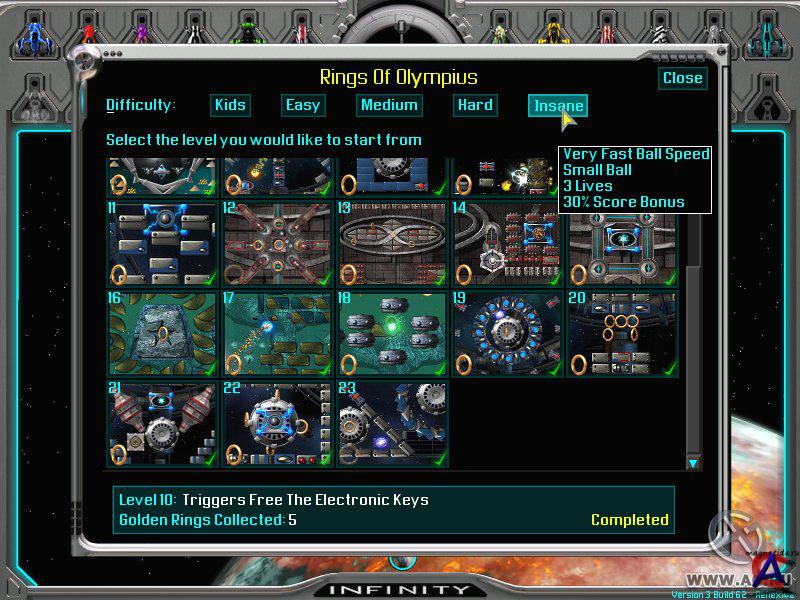800x600 pixels.
Task: Choose Easy difficulty
Action: (x=302, y=105)
